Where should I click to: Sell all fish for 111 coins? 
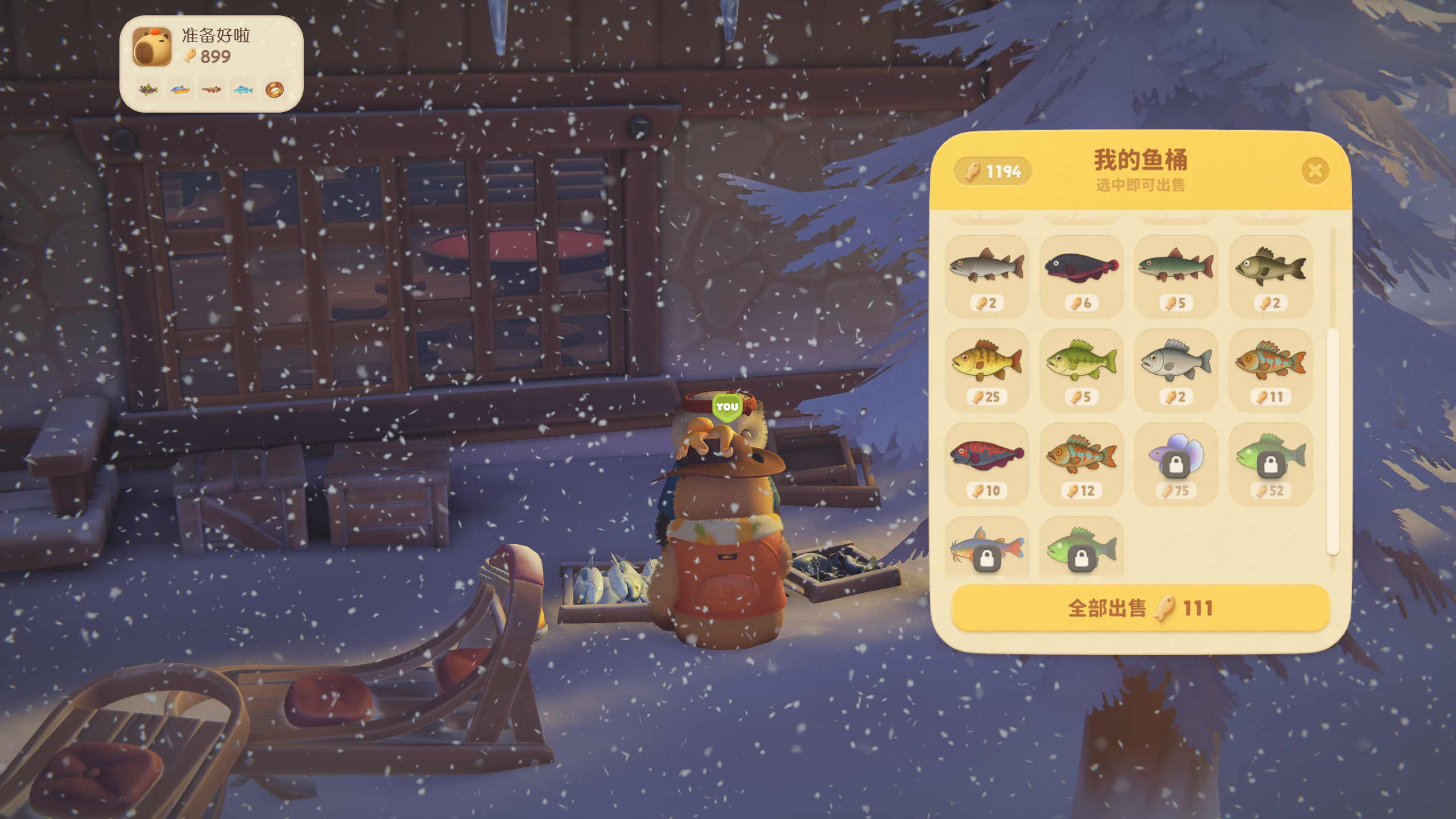[x=1140, y=608]
